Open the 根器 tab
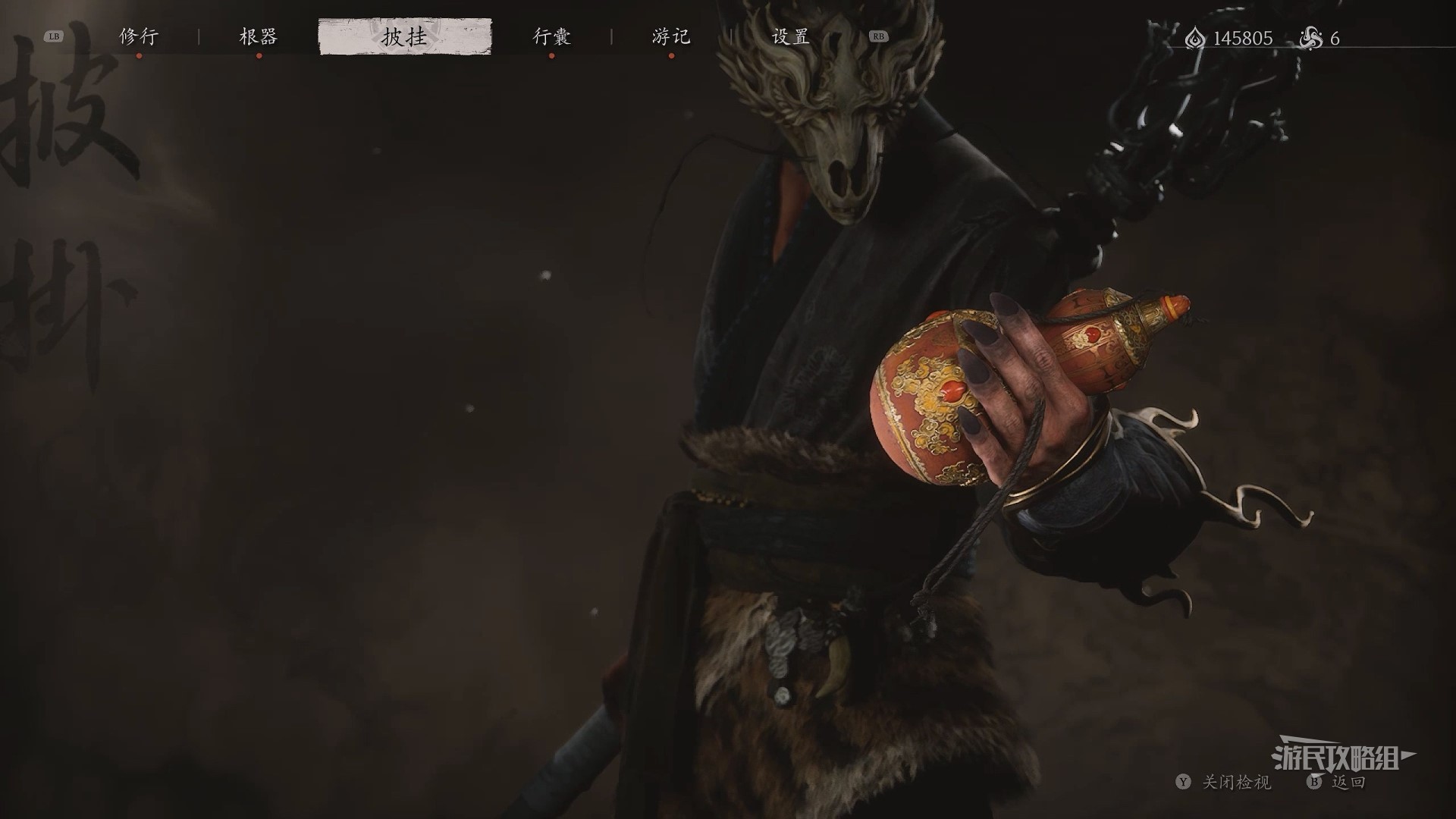 tap(259, 36)
